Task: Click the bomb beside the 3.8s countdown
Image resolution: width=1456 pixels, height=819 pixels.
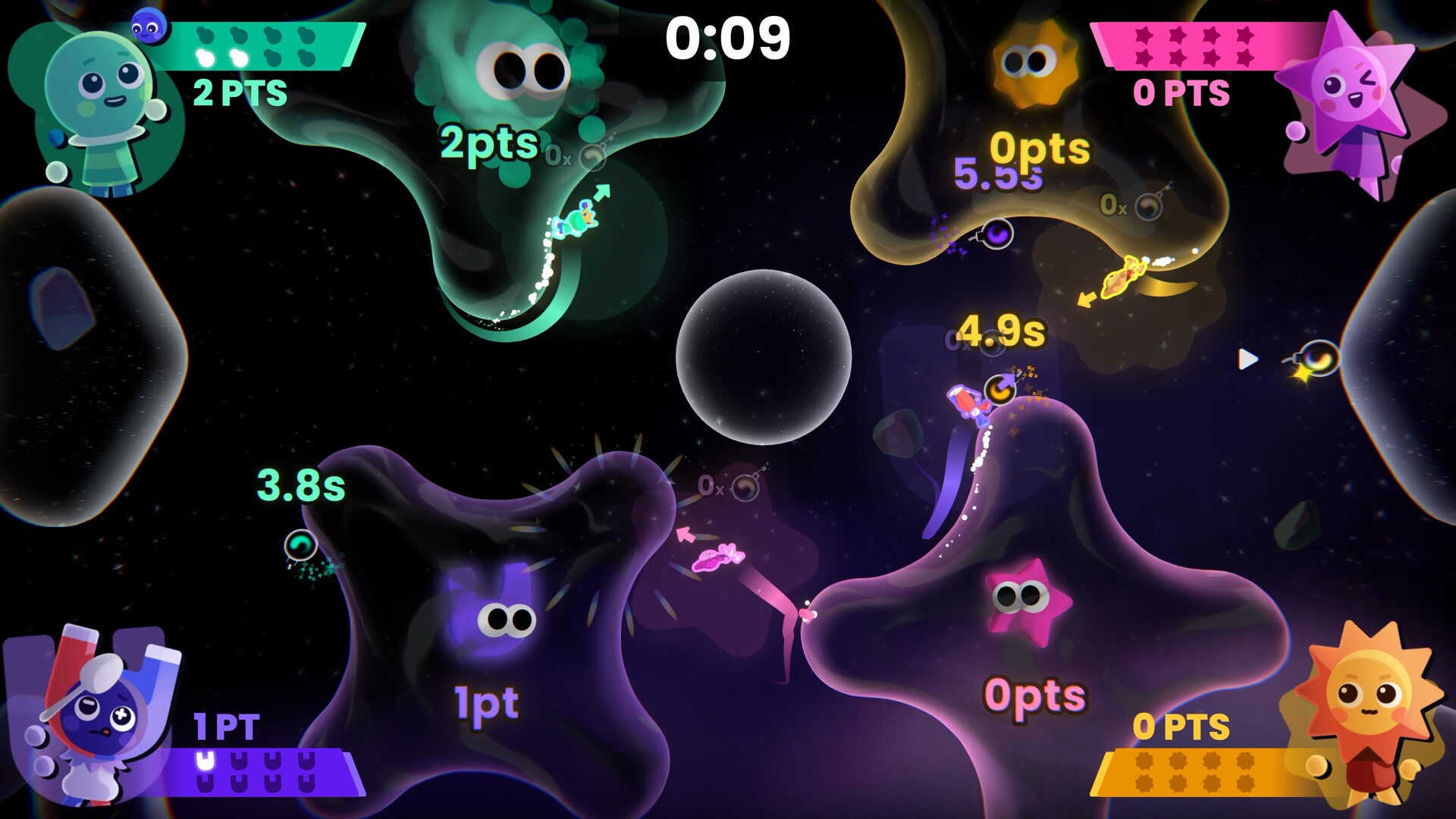Action: point(302,542)
